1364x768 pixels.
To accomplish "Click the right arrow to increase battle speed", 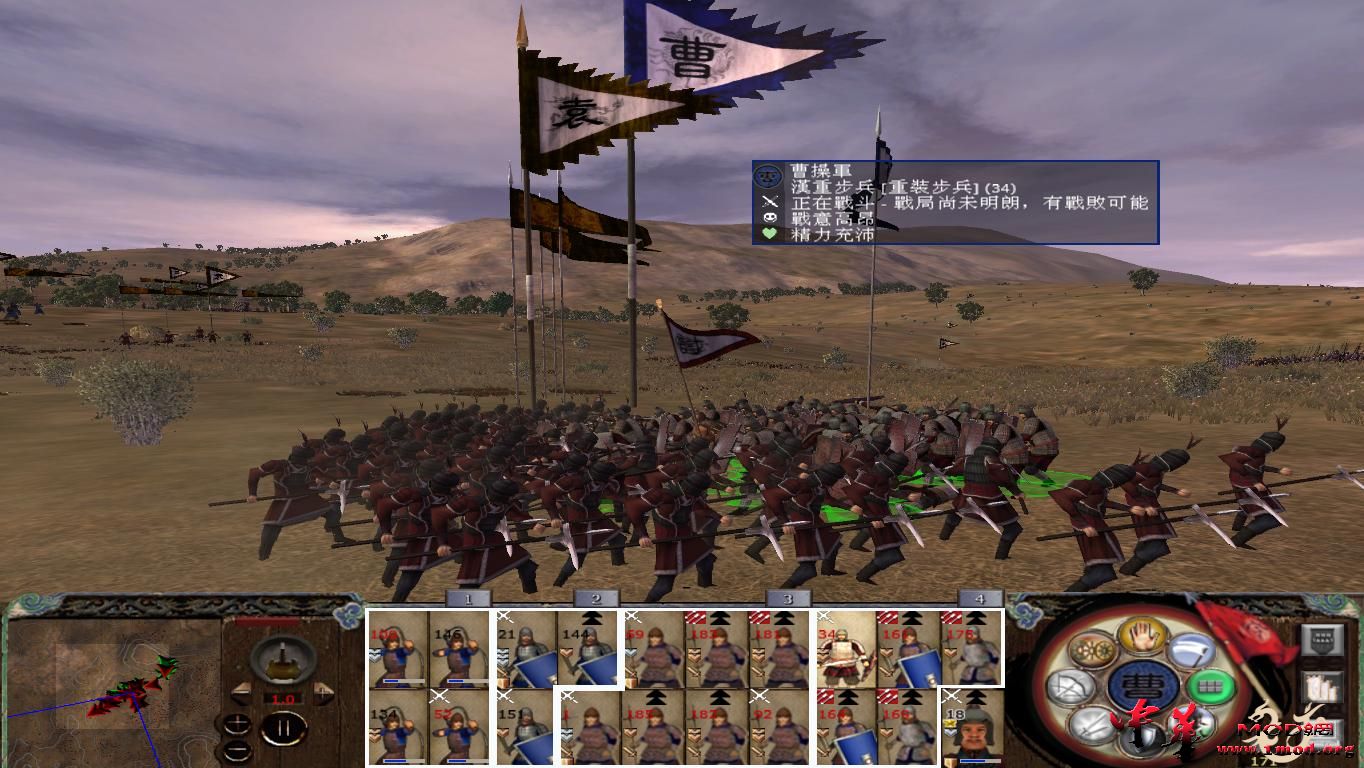I will 321,692.
